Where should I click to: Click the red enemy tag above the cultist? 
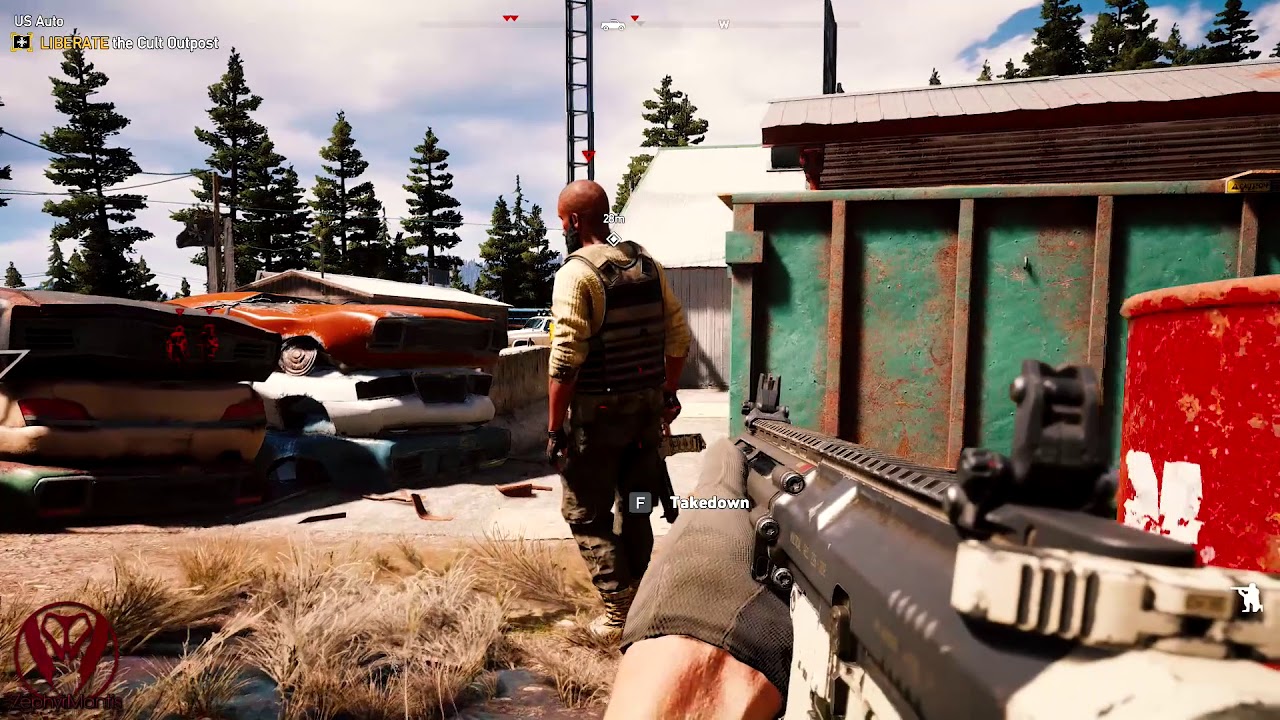coord(589,156)
